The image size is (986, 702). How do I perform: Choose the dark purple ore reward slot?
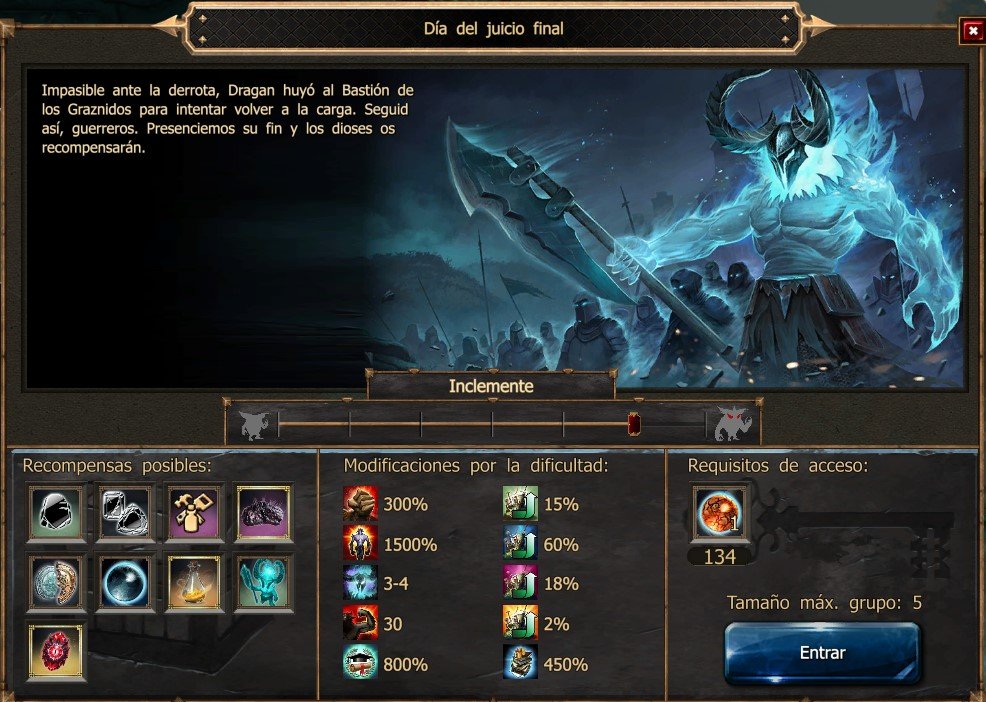point(264,514)
